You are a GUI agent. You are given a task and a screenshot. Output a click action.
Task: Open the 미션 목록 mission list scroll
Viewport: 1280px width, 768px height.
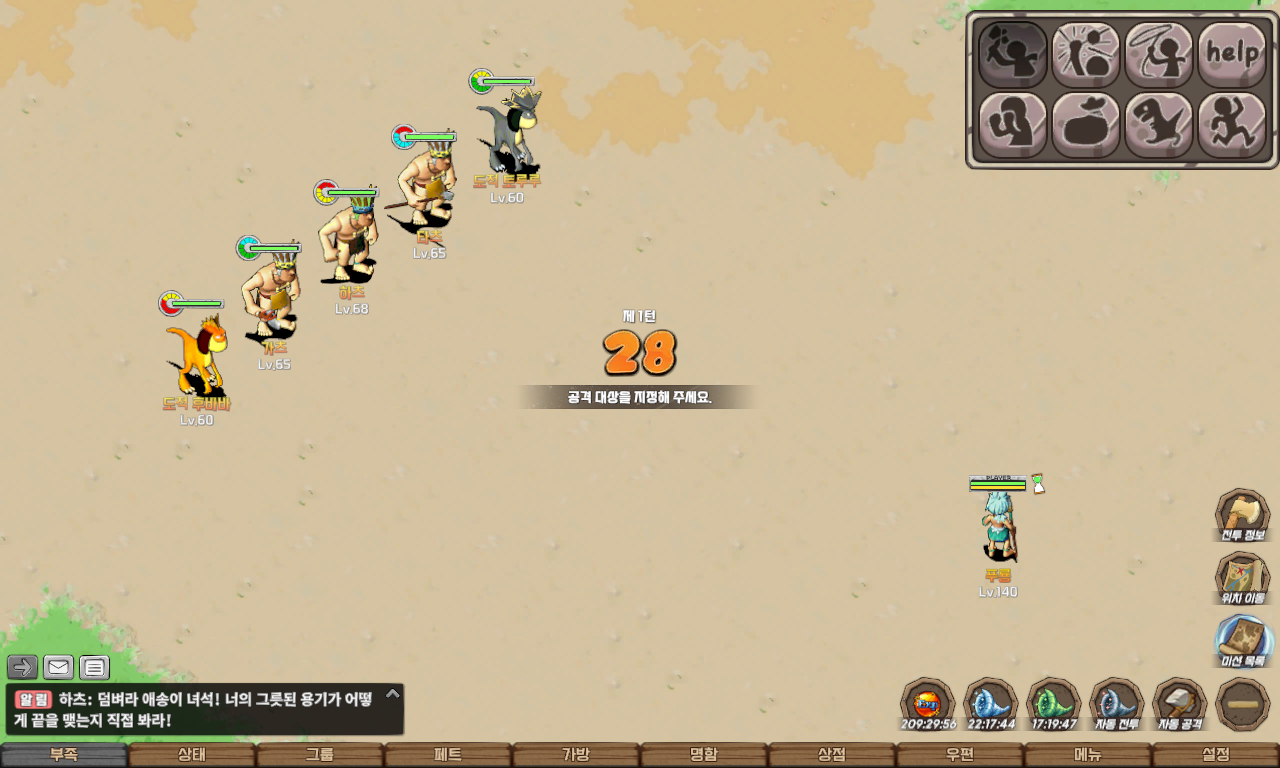[1242, 642]
